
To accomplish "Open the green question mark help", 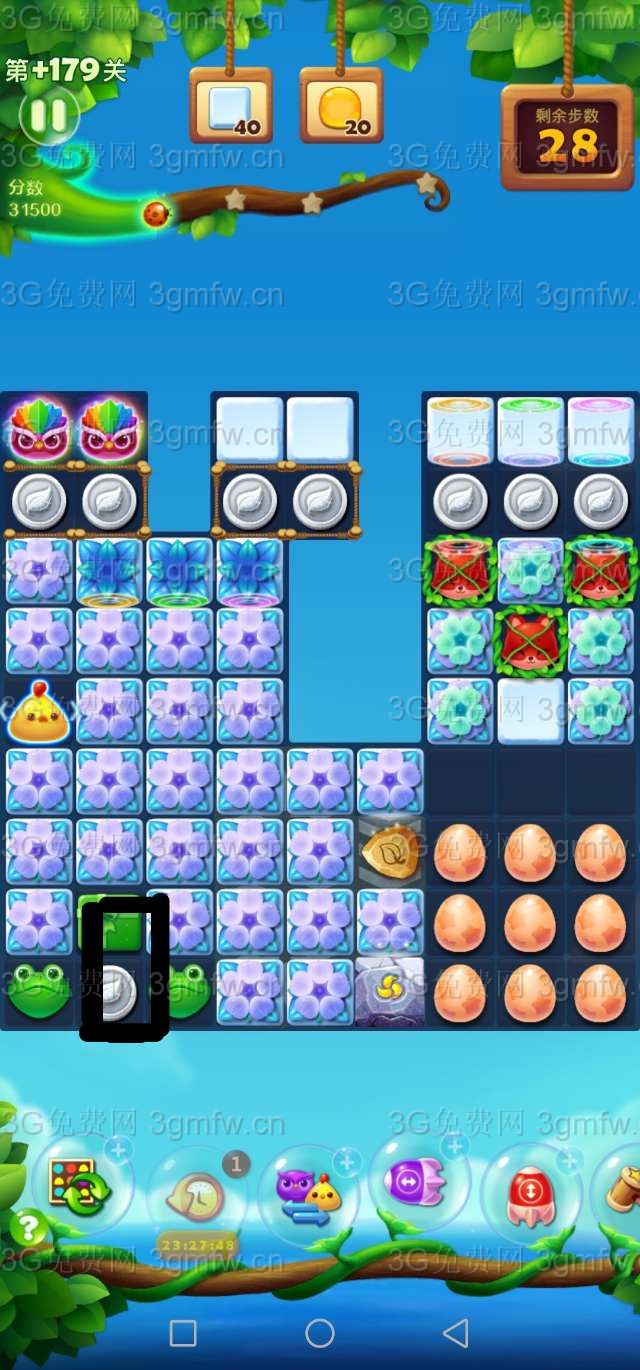I will (x=29, y=1227).
